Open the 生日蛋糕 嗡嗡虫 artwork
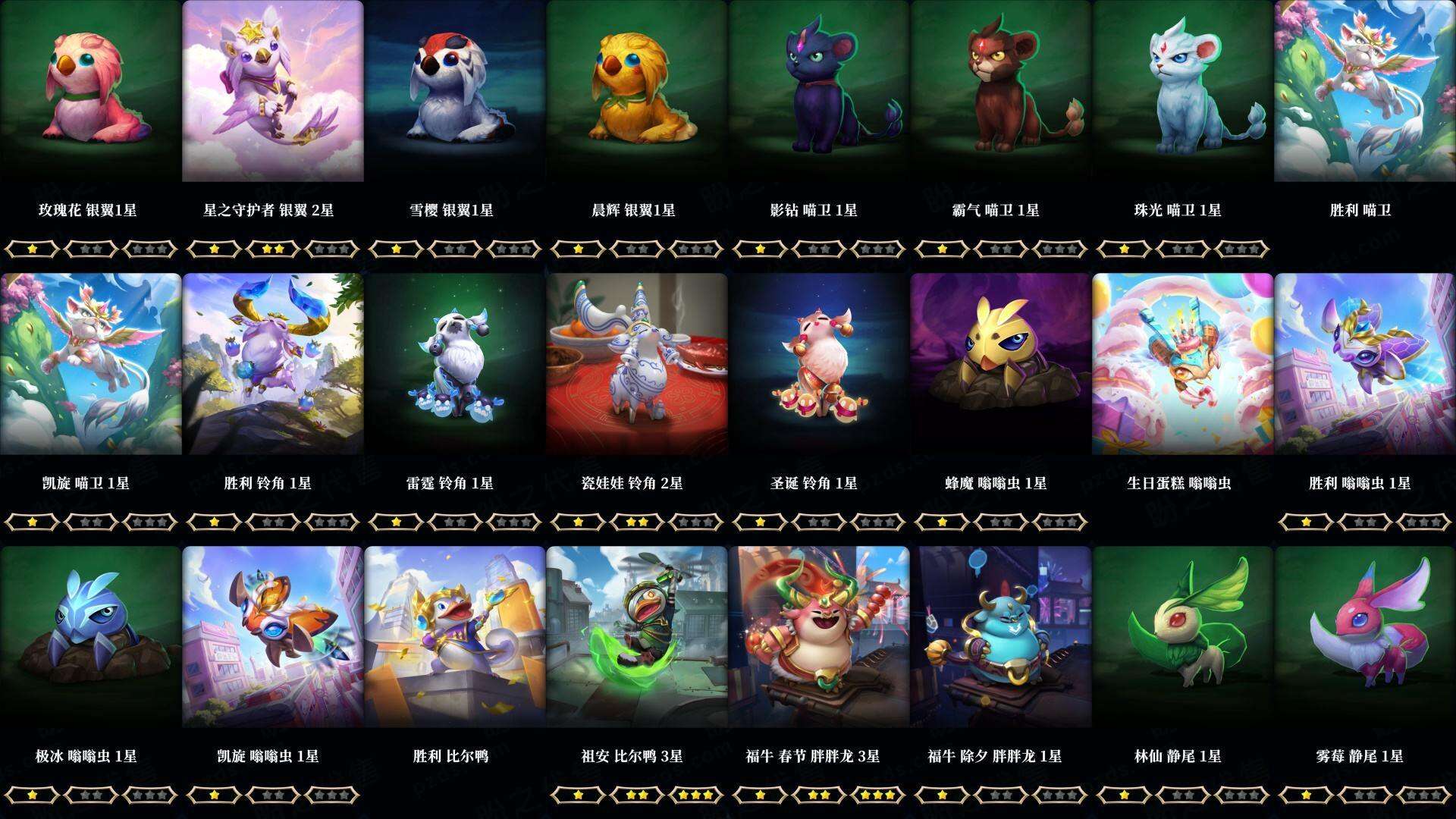Image resolution: width=1456 pixels, height=819 pixels. tap(1183, 372)
